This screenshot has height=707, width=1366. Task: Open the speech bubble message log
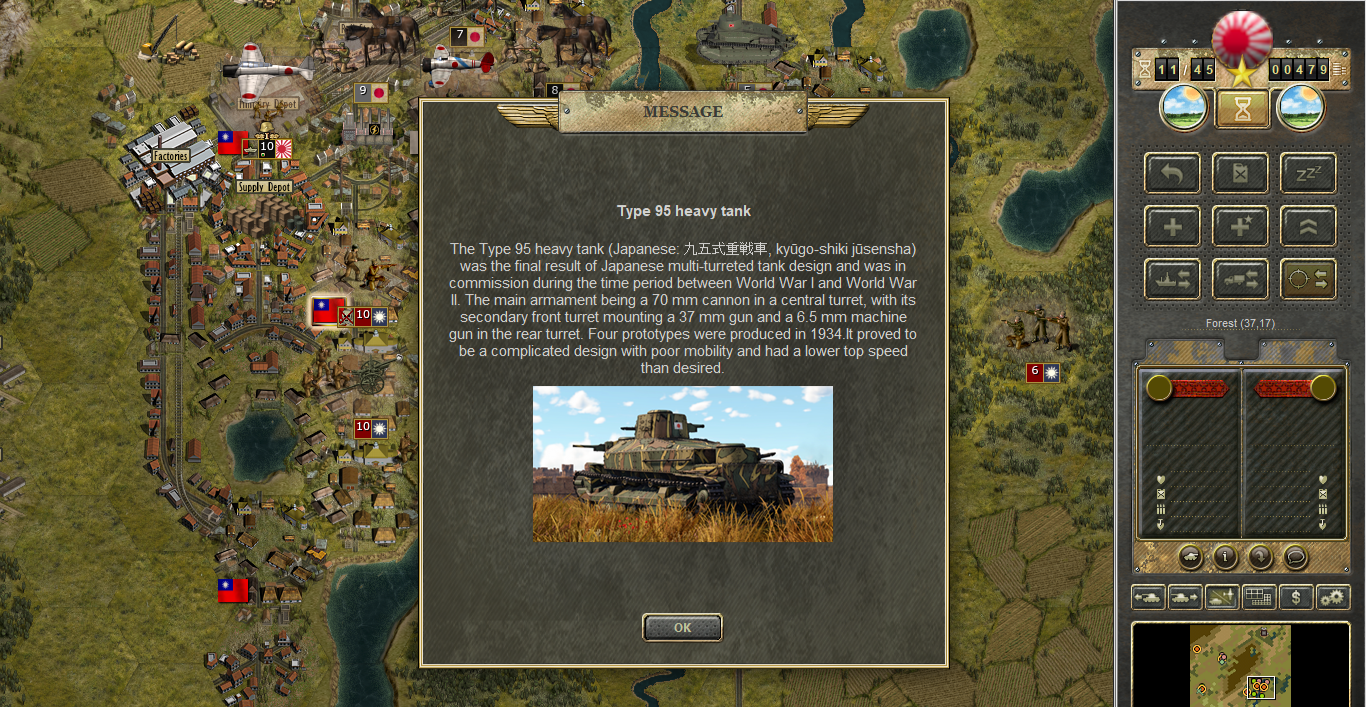click(1295, 557)
